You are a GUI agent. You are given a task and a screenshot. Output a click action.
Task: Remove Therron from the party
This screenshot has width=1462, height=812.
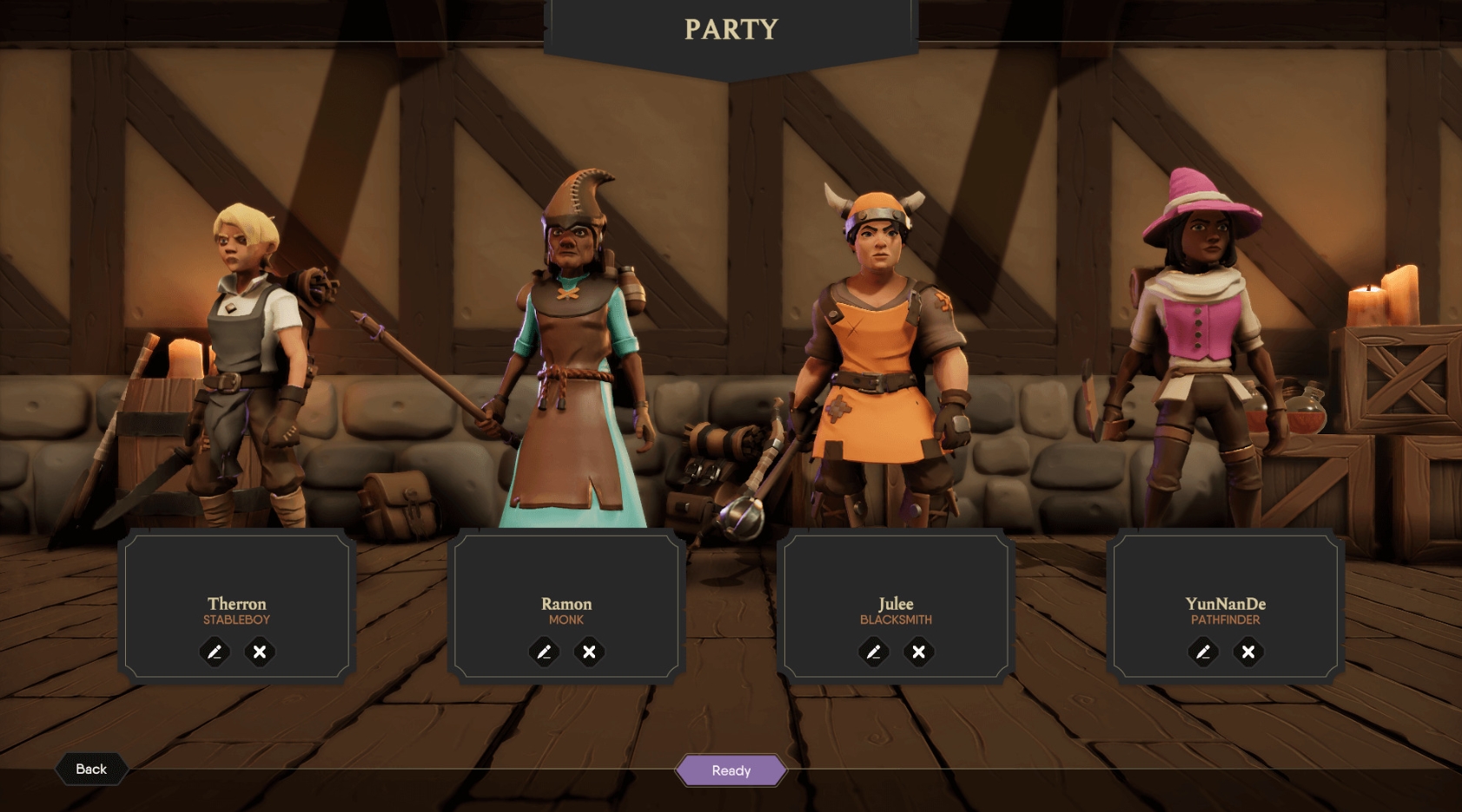[260, 651]
